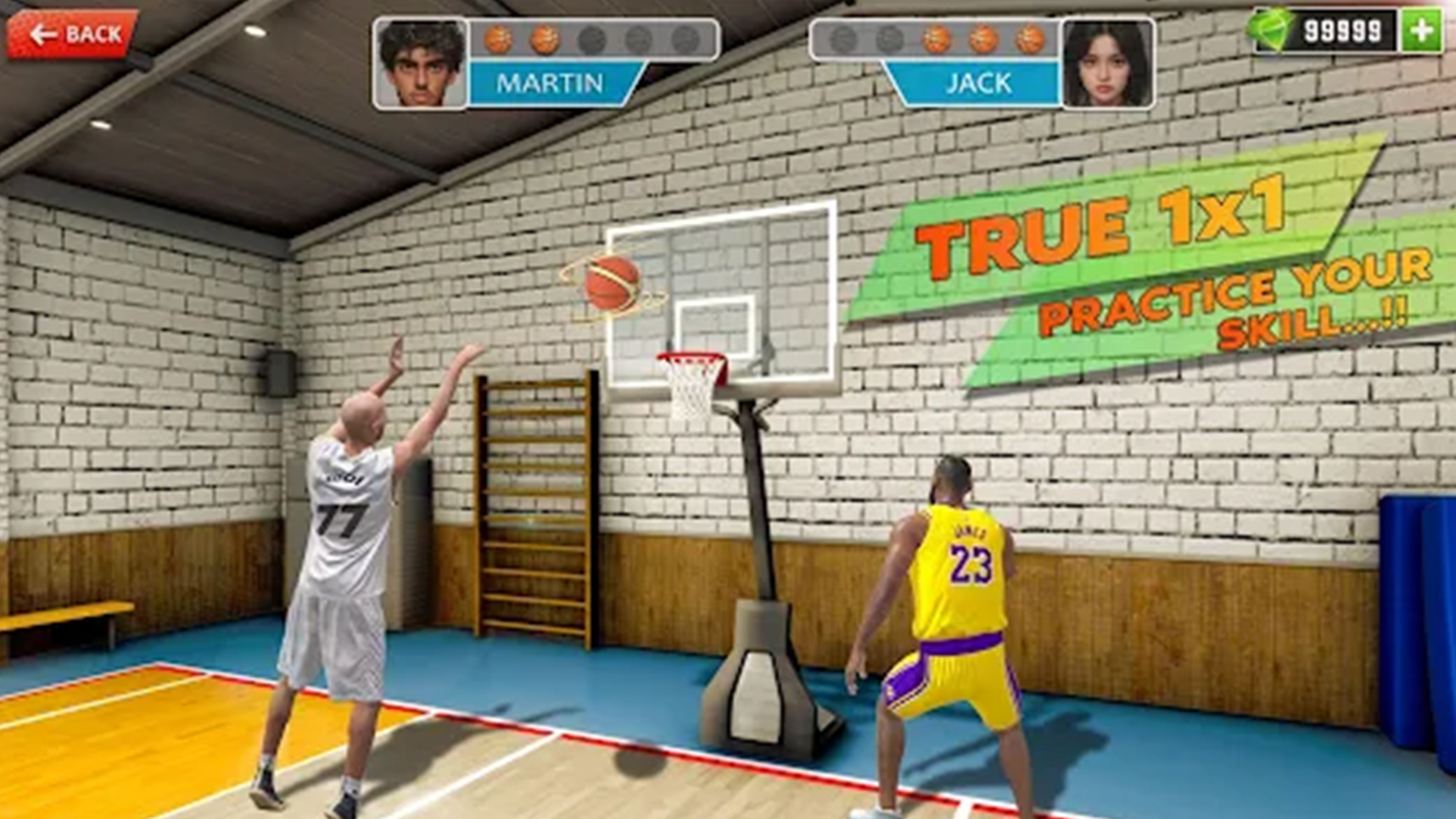Tap Martin's profile avatar picture
The image size is (1456, 819).
coord(418,61)
